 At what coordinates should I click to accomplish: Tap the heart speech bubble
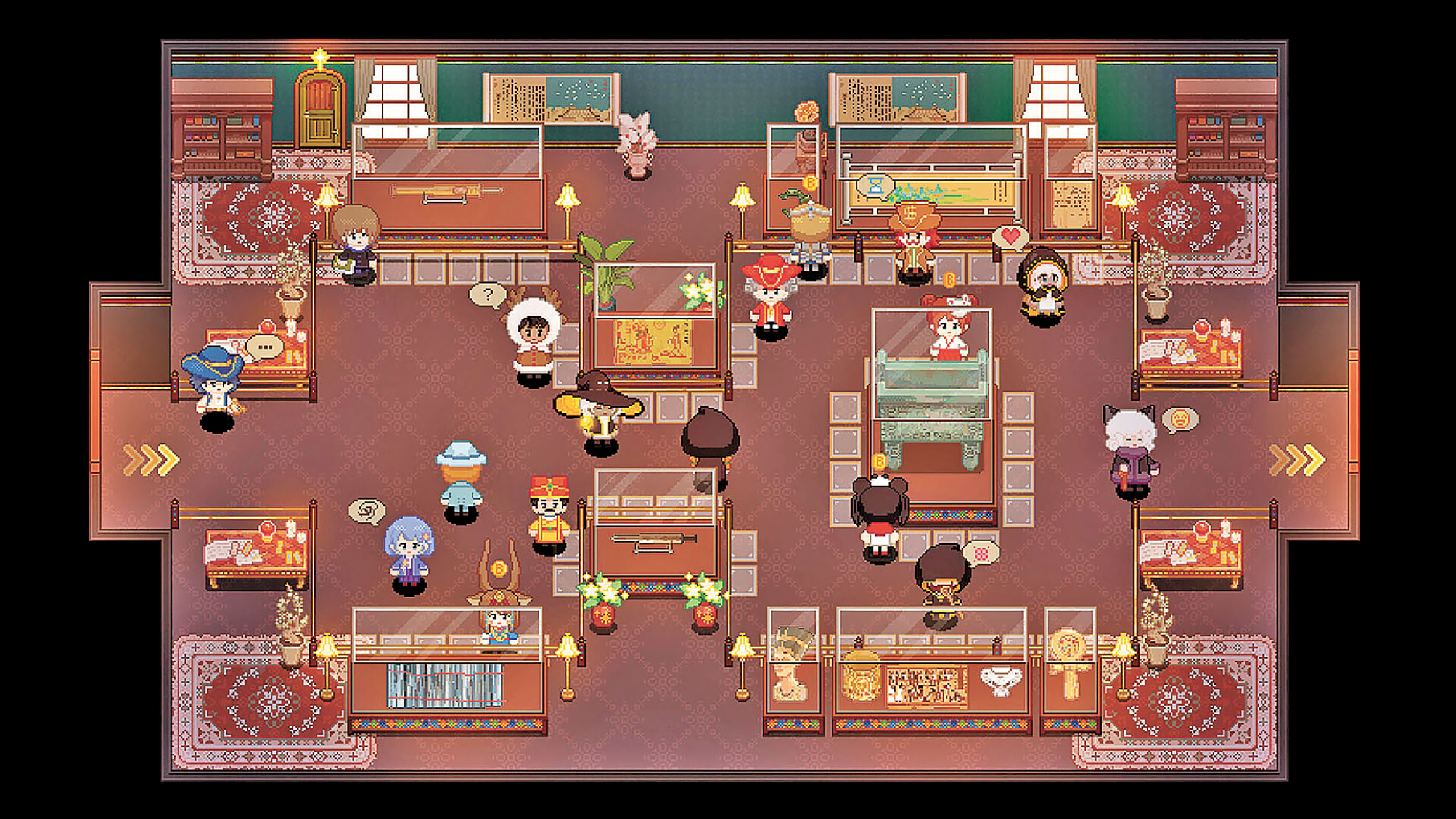[1010, 236]
